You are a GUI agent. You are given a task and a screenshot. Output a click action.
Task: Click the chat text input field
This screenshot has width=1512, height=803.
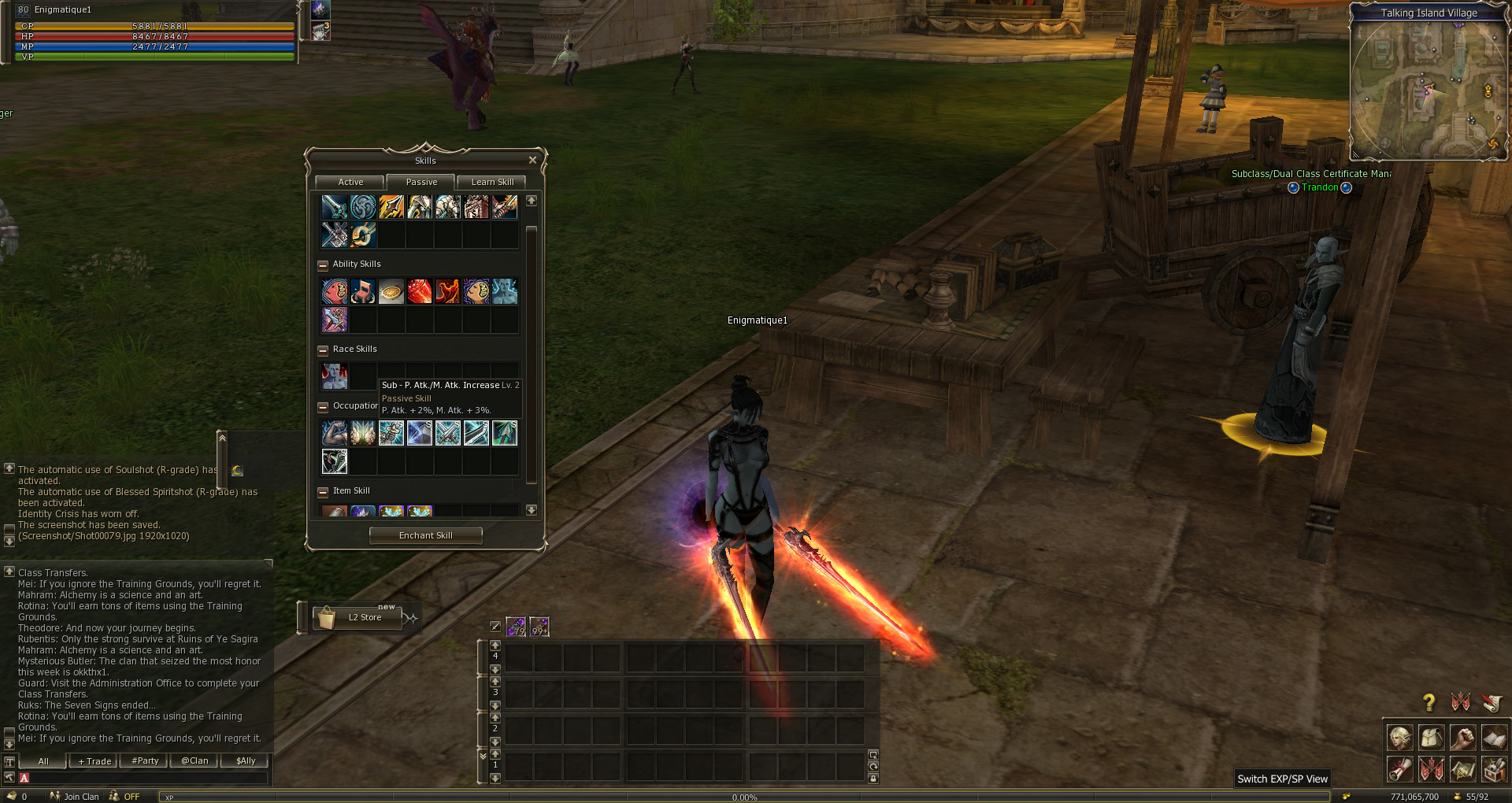point(146,778)
